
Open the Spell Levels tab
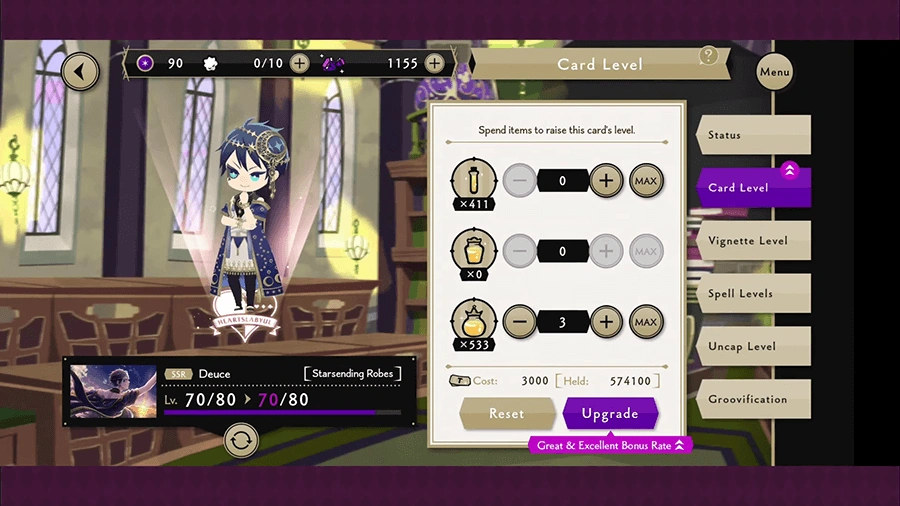752,294
